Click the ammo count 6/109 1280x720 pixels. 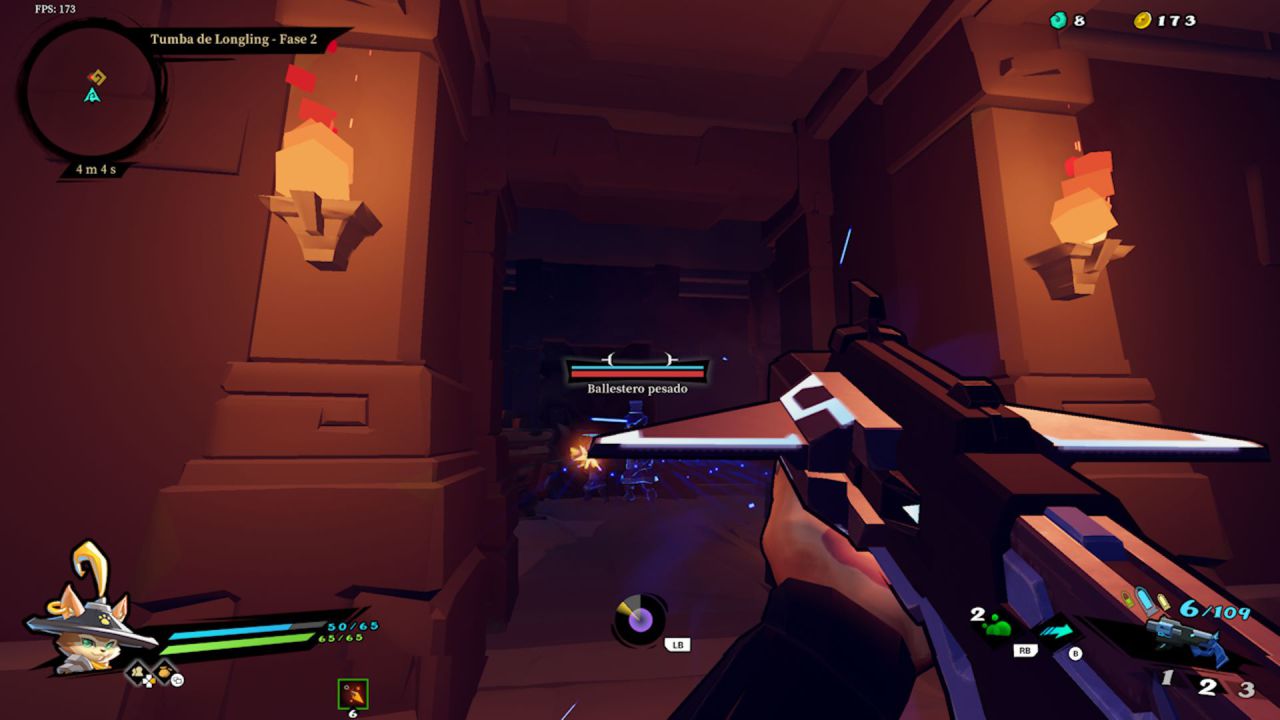click(x=1214, y=608)
